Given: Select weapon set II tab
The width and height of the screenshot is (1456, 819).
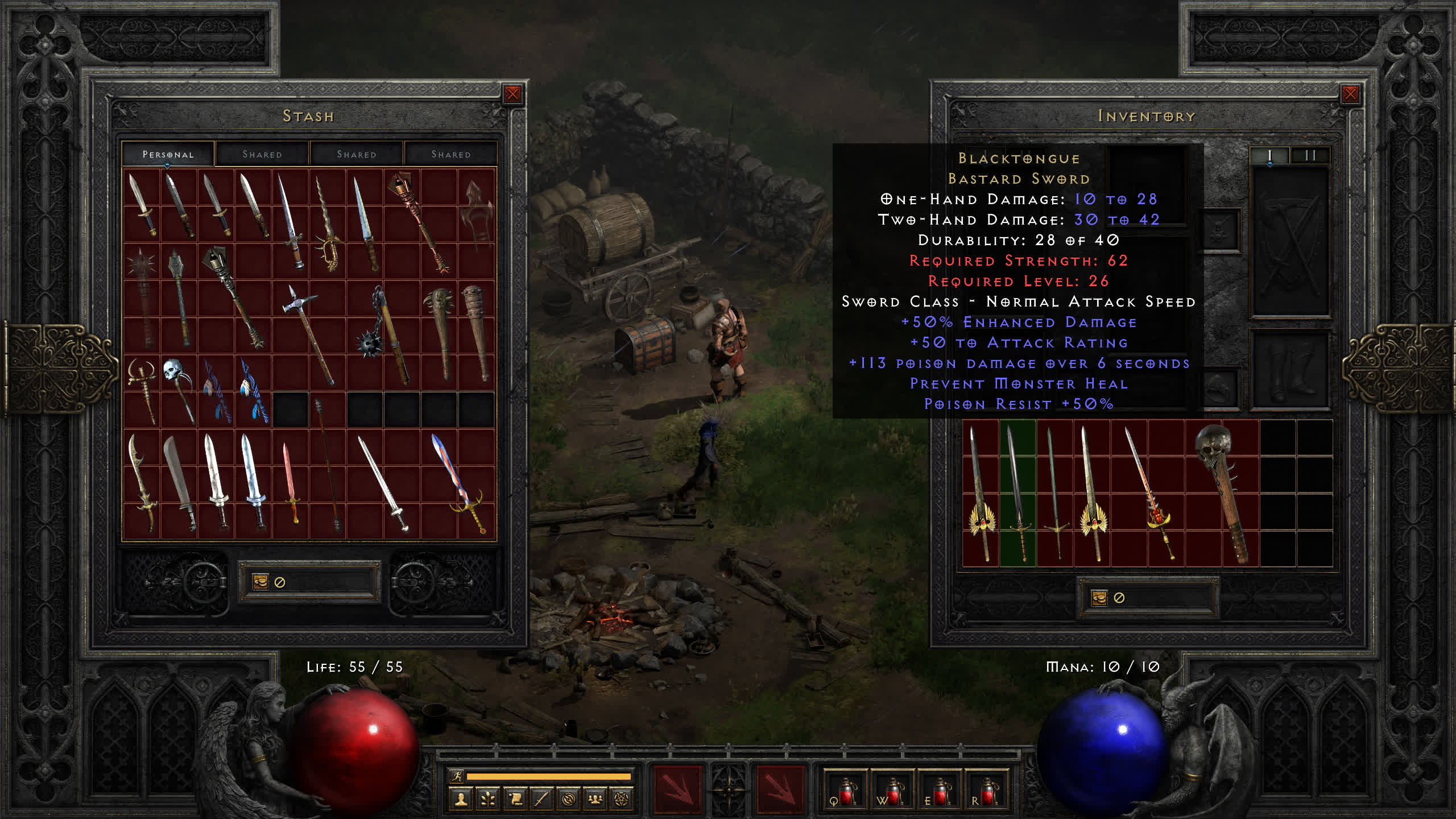Looking at the screenshot, I should 1310,155.
